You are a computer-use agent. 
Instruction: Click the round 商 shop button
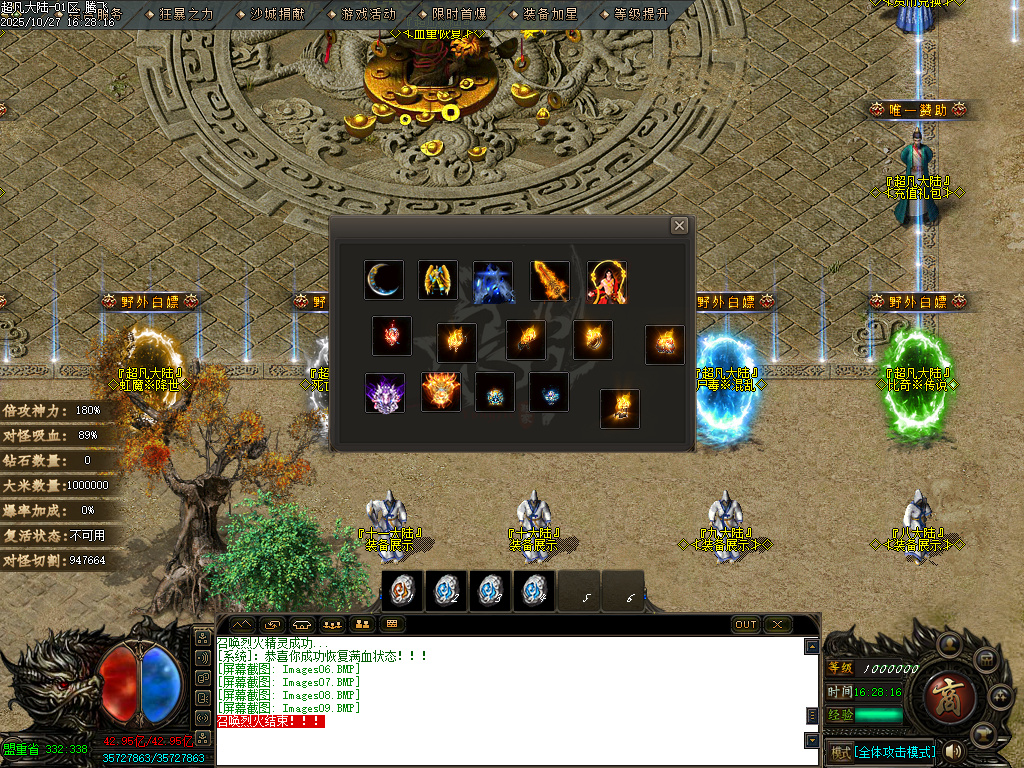coord(941,694)
